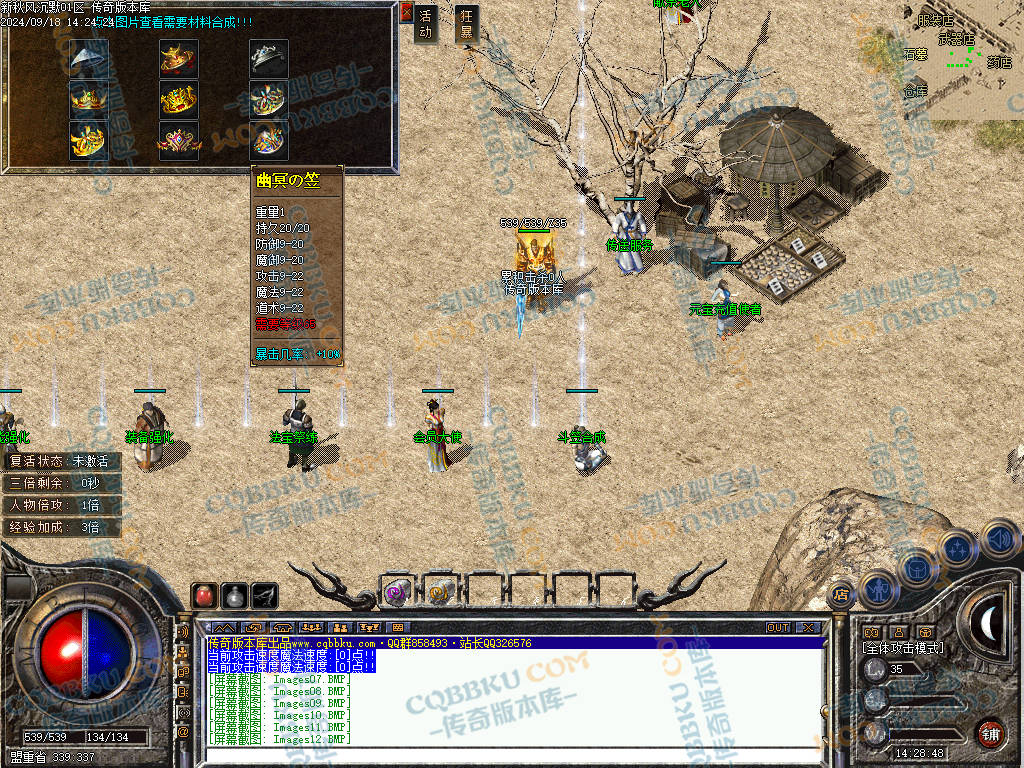Choose the purple winged crown item

179,141
